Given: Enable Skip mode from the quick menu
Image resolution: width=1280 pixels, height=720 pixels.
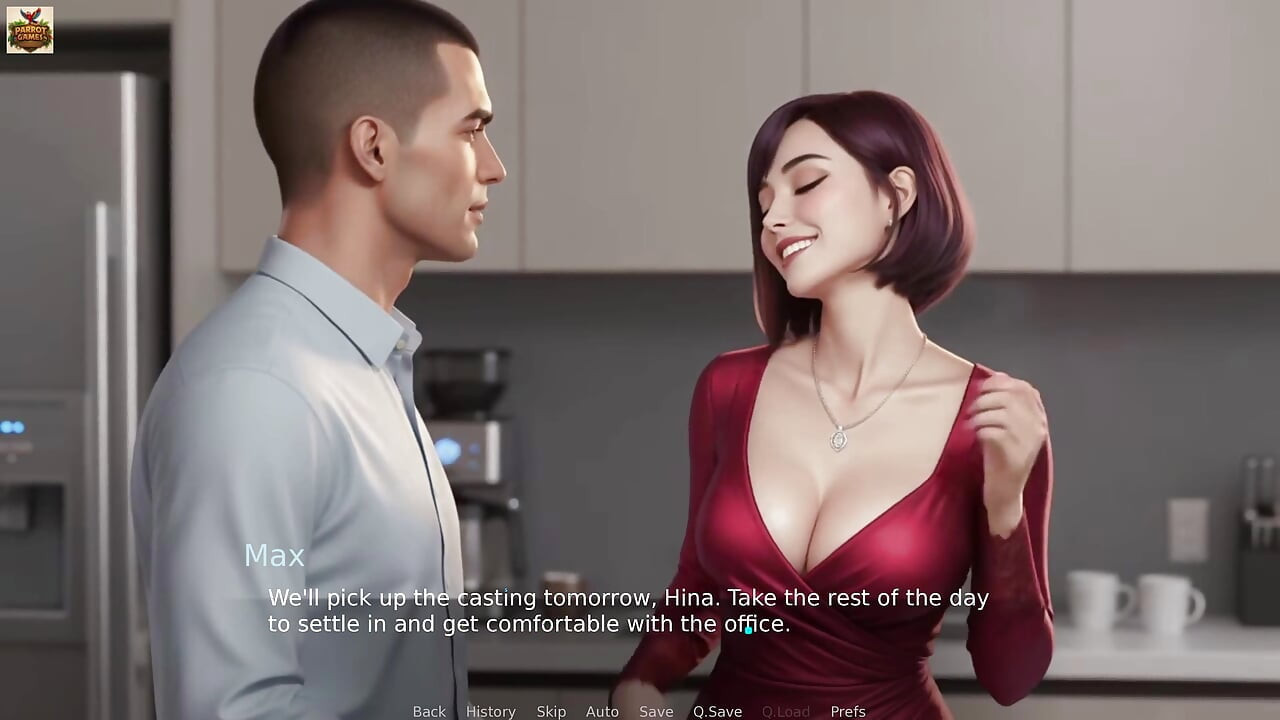Looking at the screenshot, I should (551, 711).
